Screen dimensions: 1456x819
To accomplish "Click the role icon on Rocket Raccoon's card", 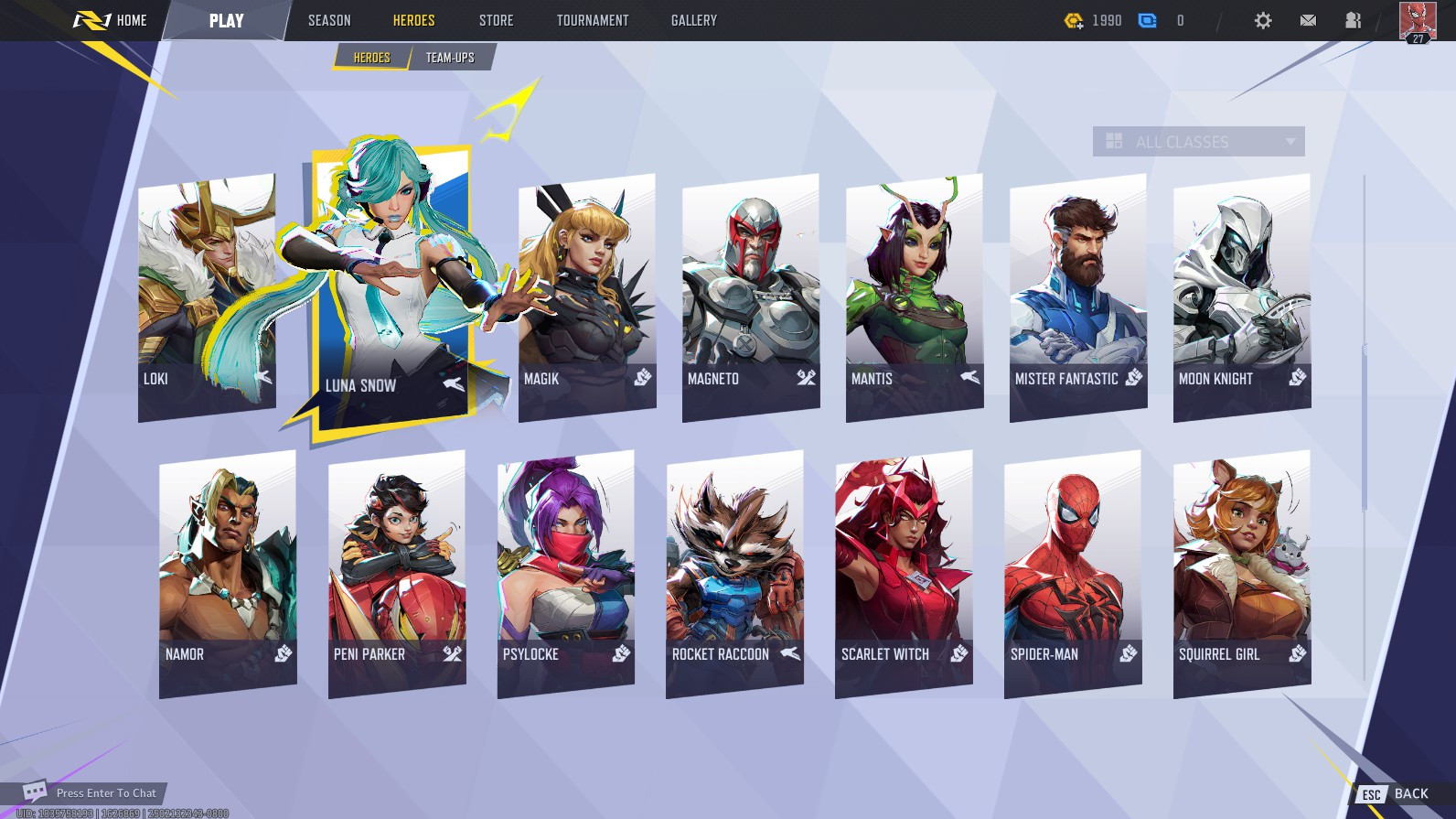I will 788,653.
